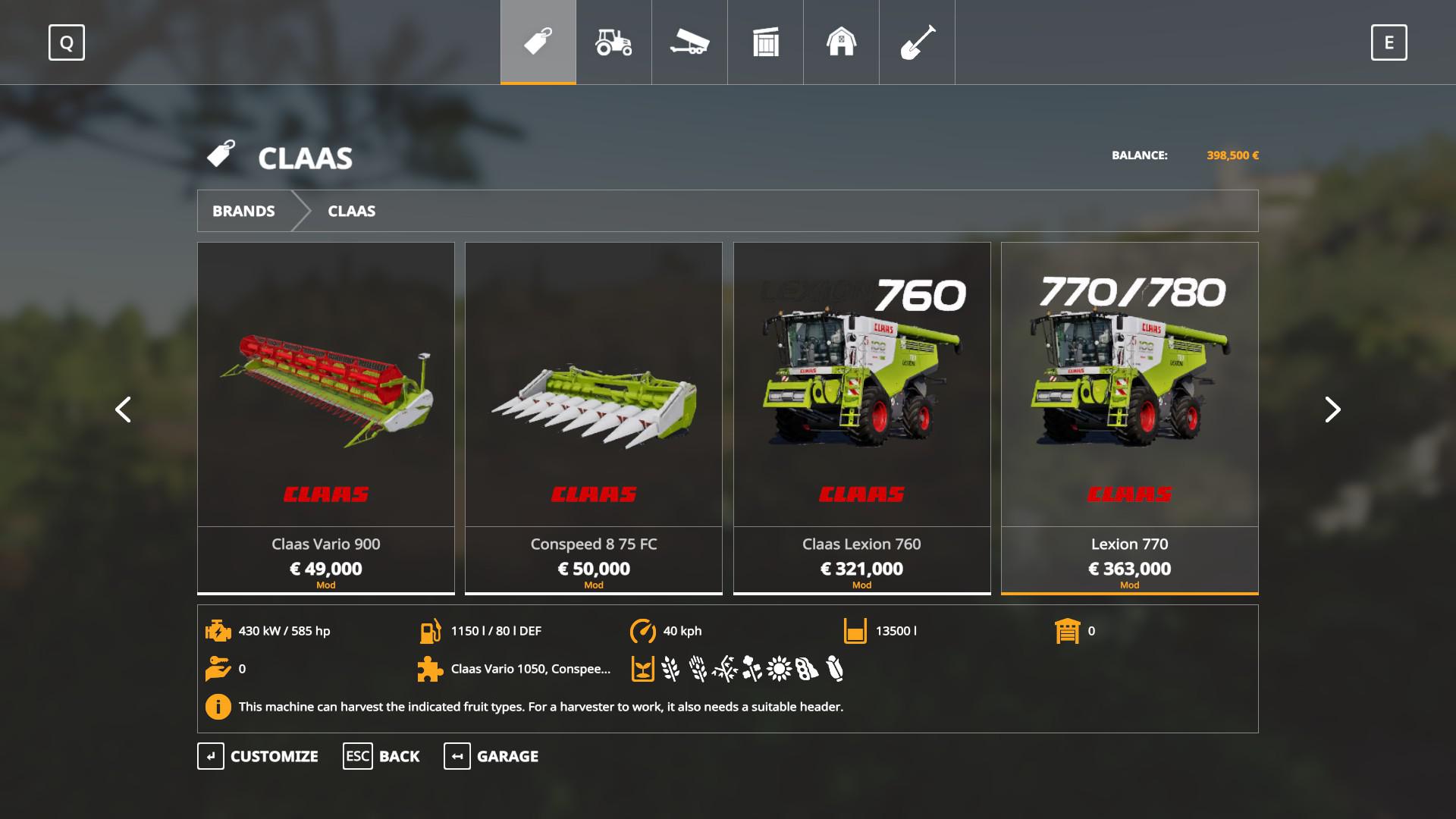Show the next page of Claas items
Screen dimensions: 1456x819
[x=1332, y=409]
